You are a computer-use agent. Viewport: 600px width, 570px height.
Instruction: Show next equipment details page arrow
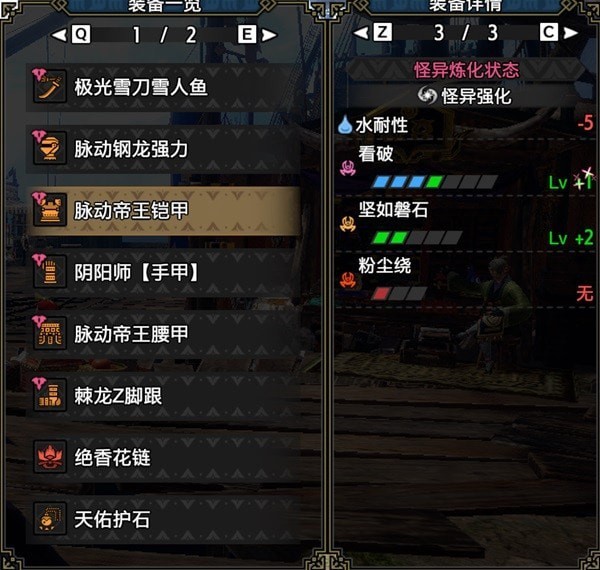[571, 33]
